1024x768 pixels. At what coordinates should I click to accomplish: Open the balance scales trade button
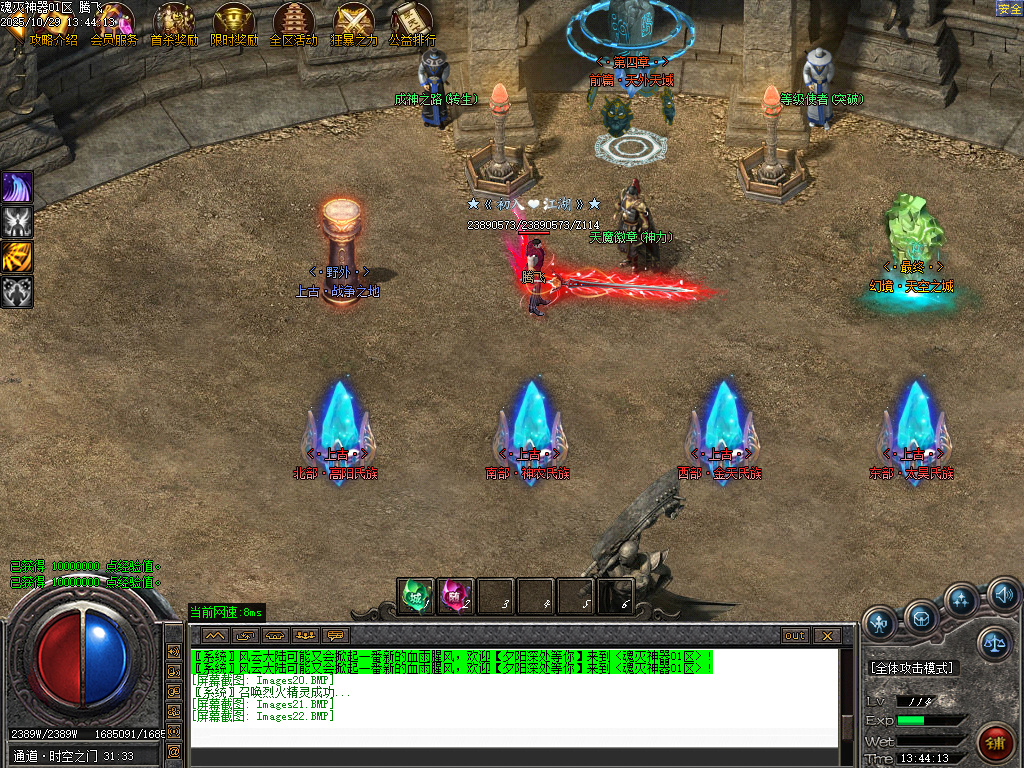point(994,645)
